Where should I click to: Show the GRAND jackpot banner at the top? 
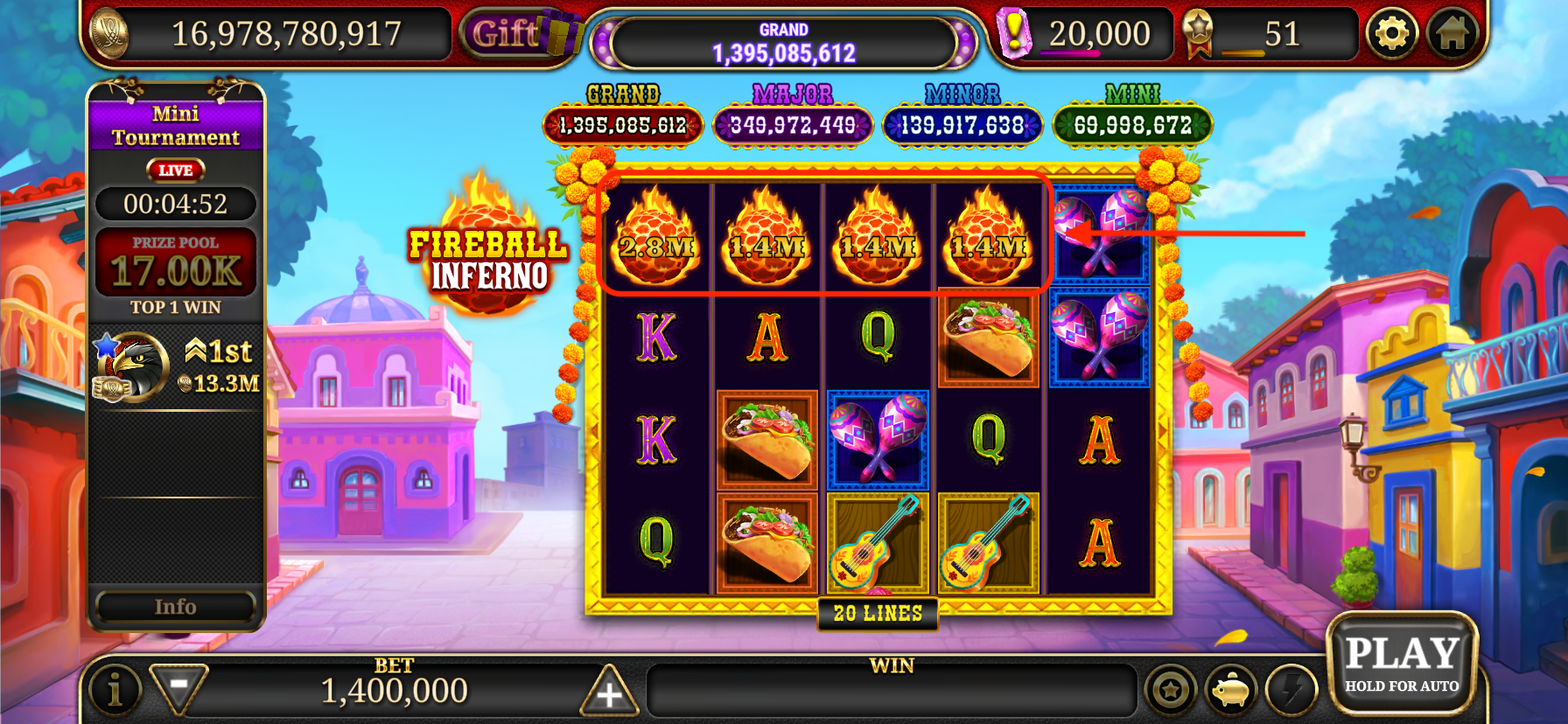click(x=783, y=42)
